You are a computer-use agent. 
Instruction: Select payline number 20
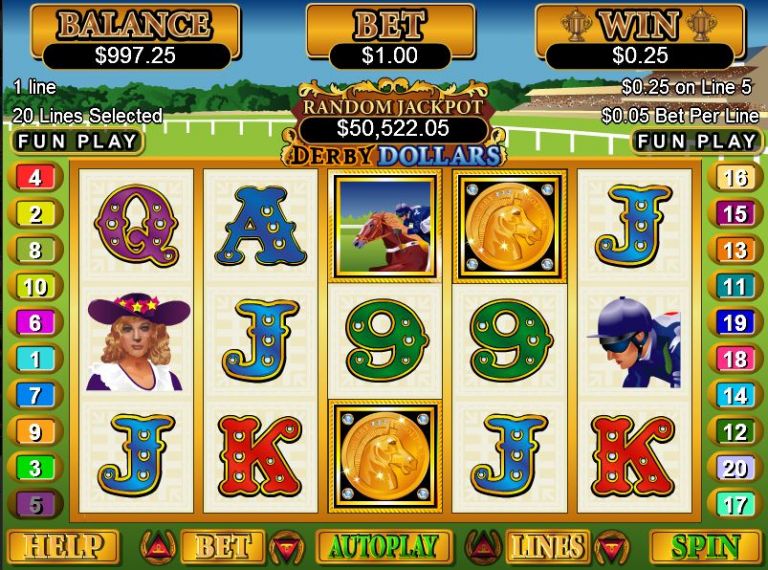point(735,468)
